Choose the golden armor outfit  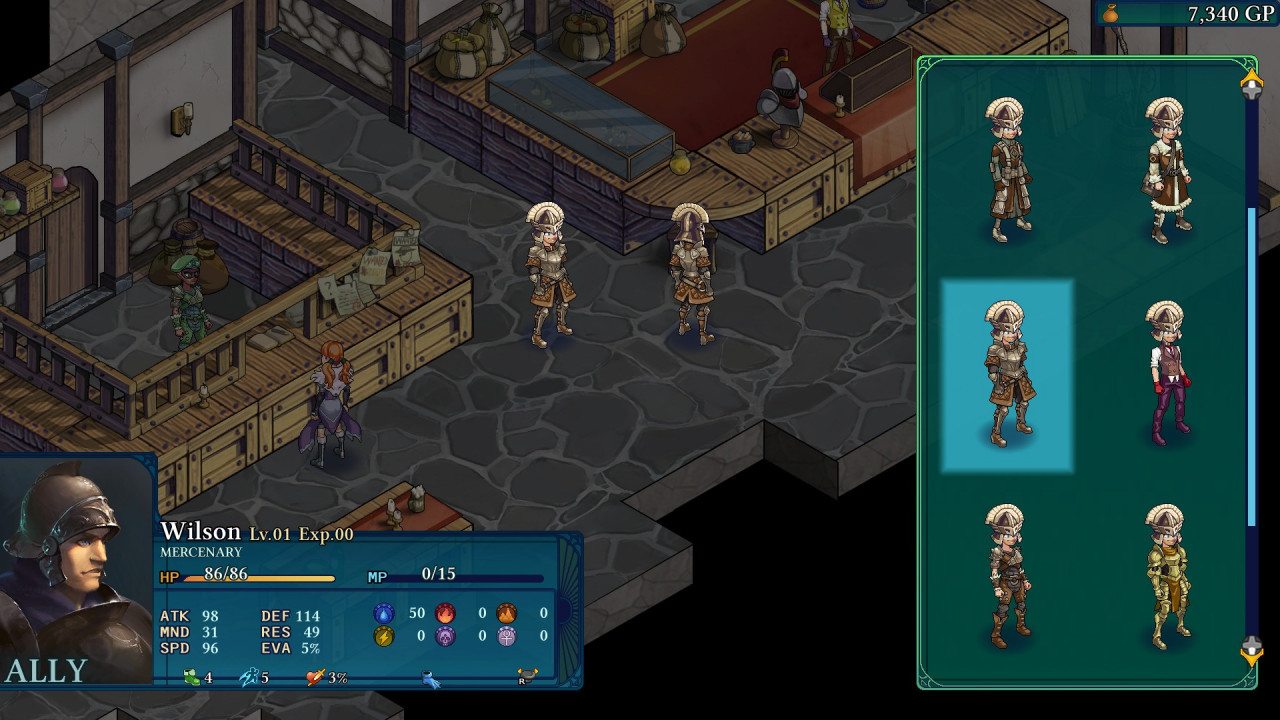[x=1165, y=577]
